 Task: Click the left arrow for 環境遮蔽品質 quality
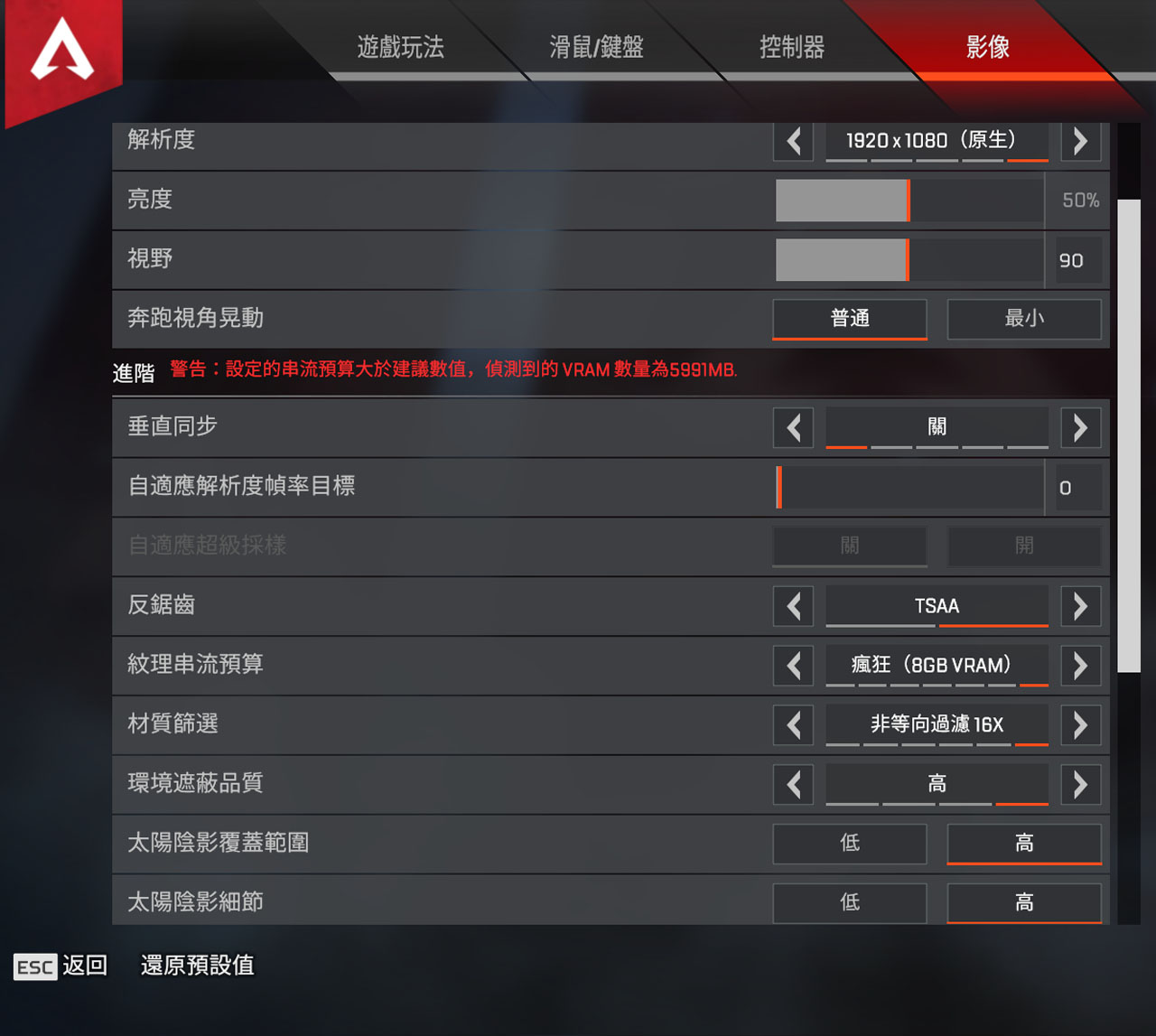click(x=793, y=784)
